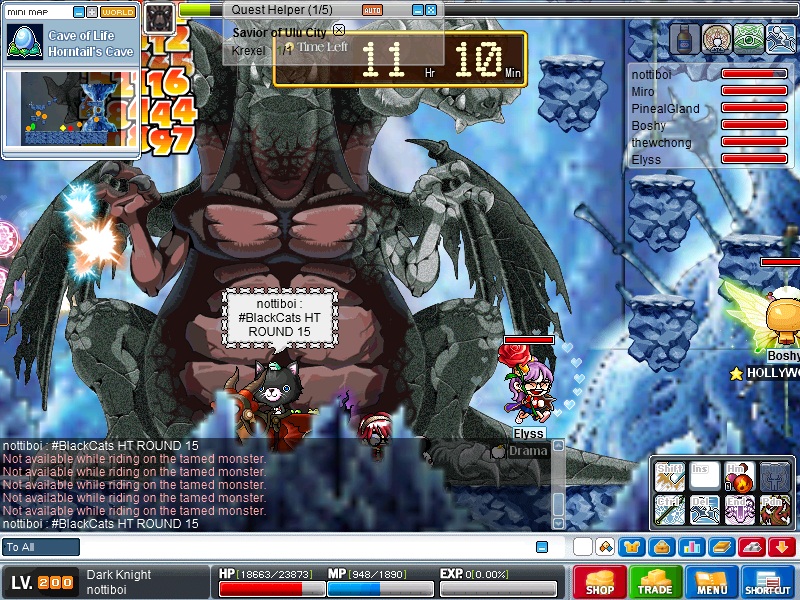This screenshot has width=800, height=600.
Task: Change the 'To All' chat target
Action: pos(41,547)
